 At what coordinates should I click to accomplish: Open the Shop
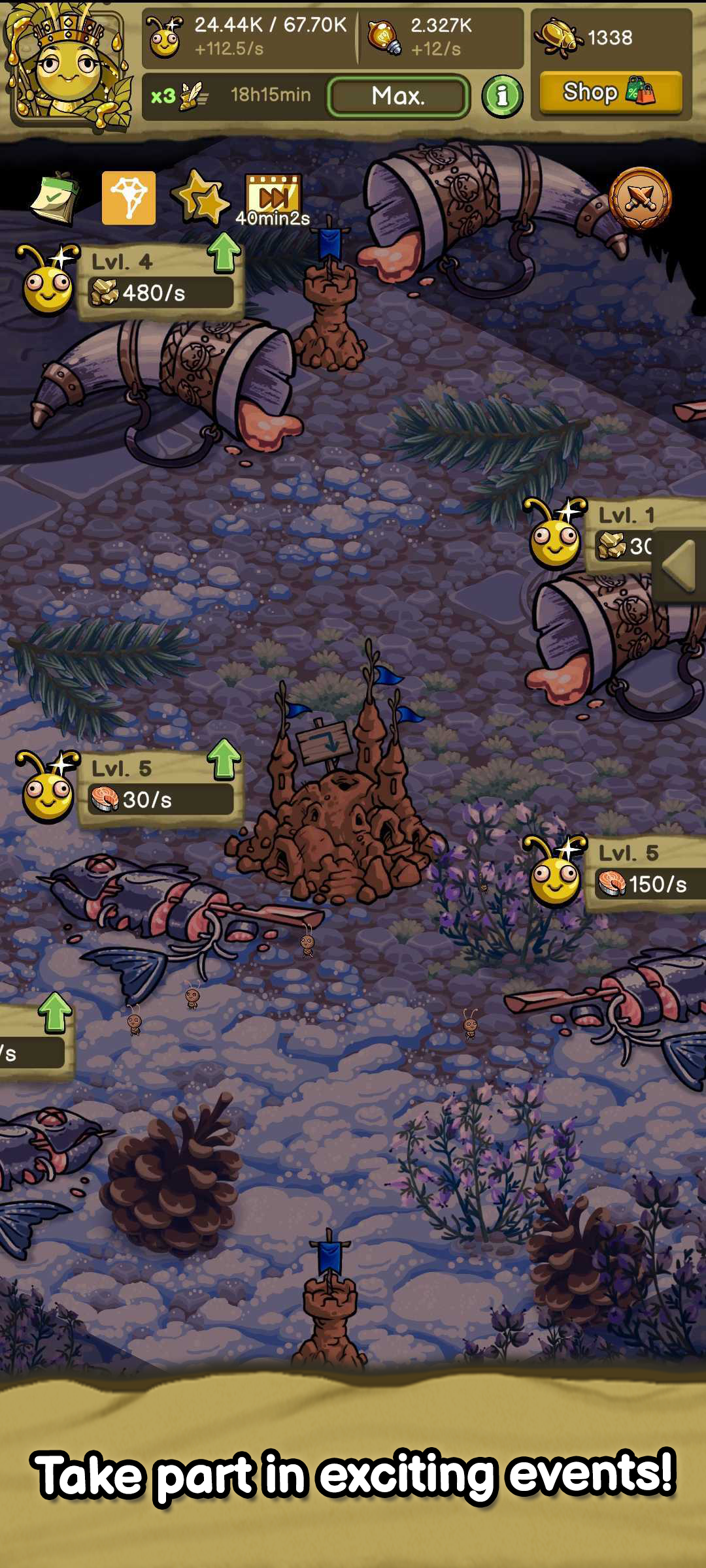click(610, 92)
